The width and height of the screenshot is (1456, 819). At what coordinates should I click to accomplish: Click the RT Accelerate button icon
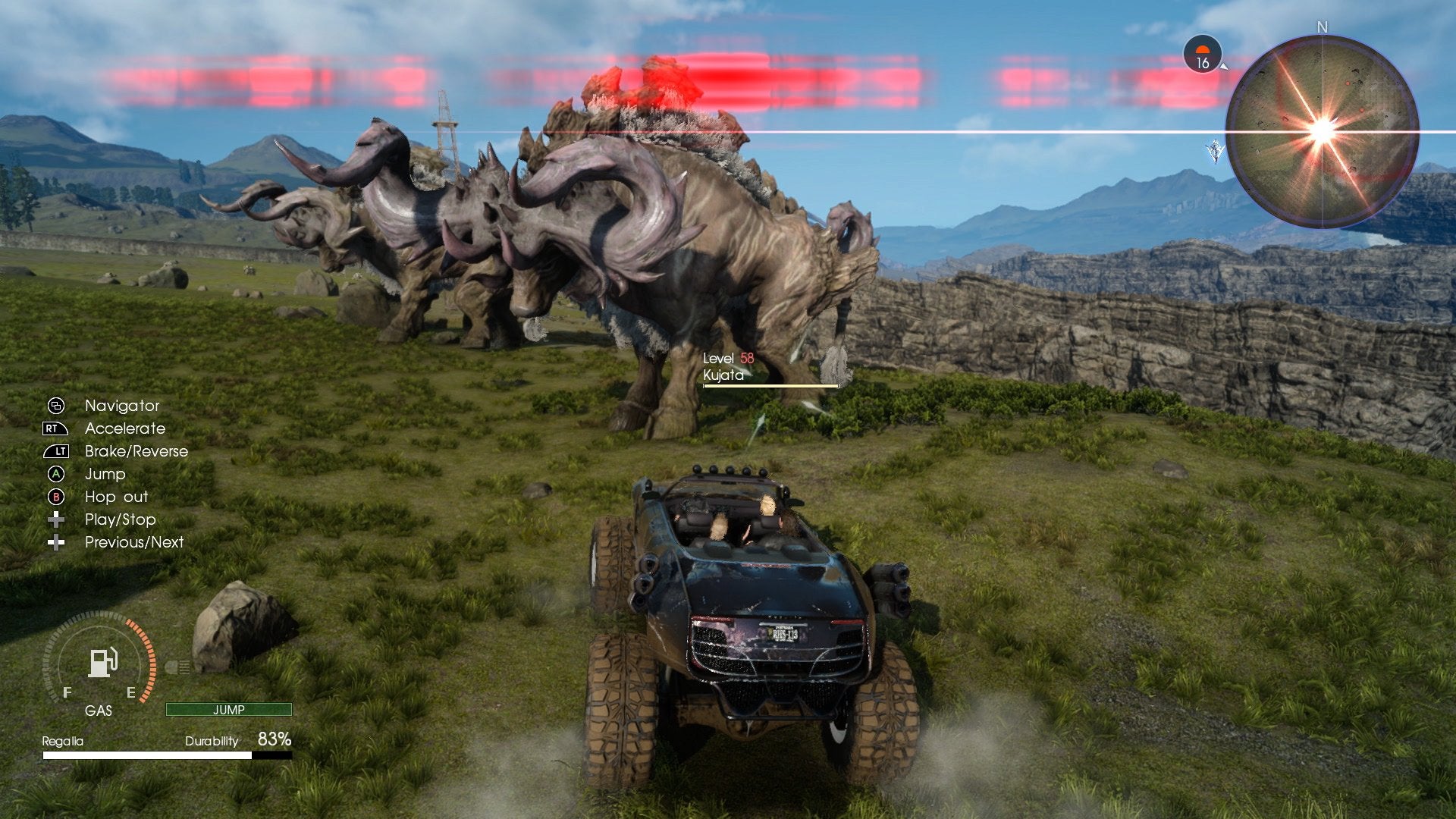54,428
